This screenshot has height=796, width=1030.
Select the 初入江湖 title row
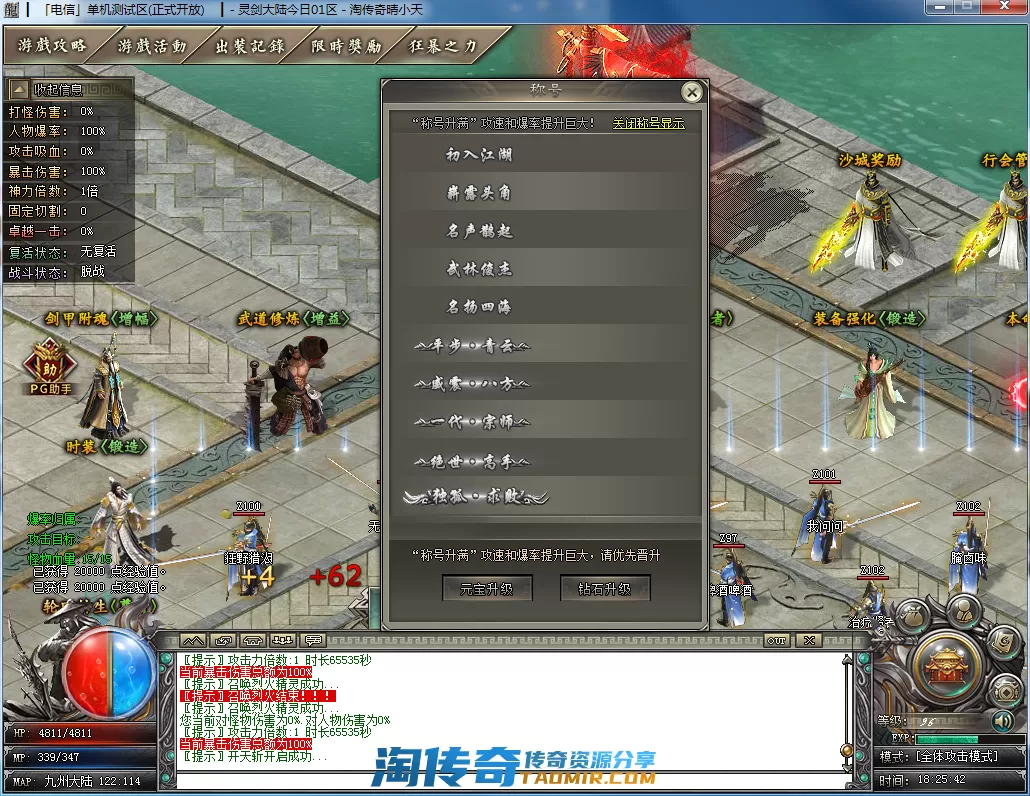click(479, 155)
